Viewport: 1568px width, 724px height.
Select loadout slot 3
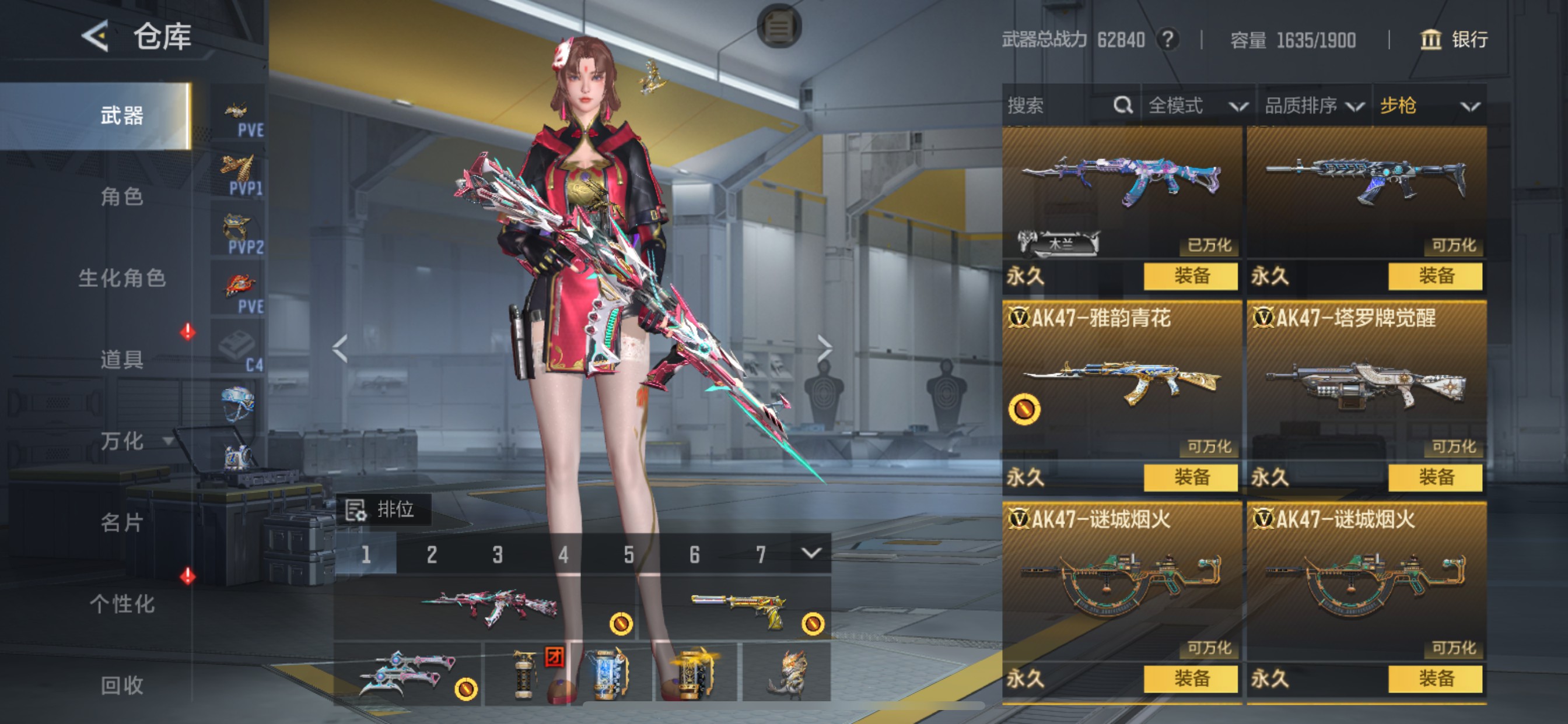(498, 555)
